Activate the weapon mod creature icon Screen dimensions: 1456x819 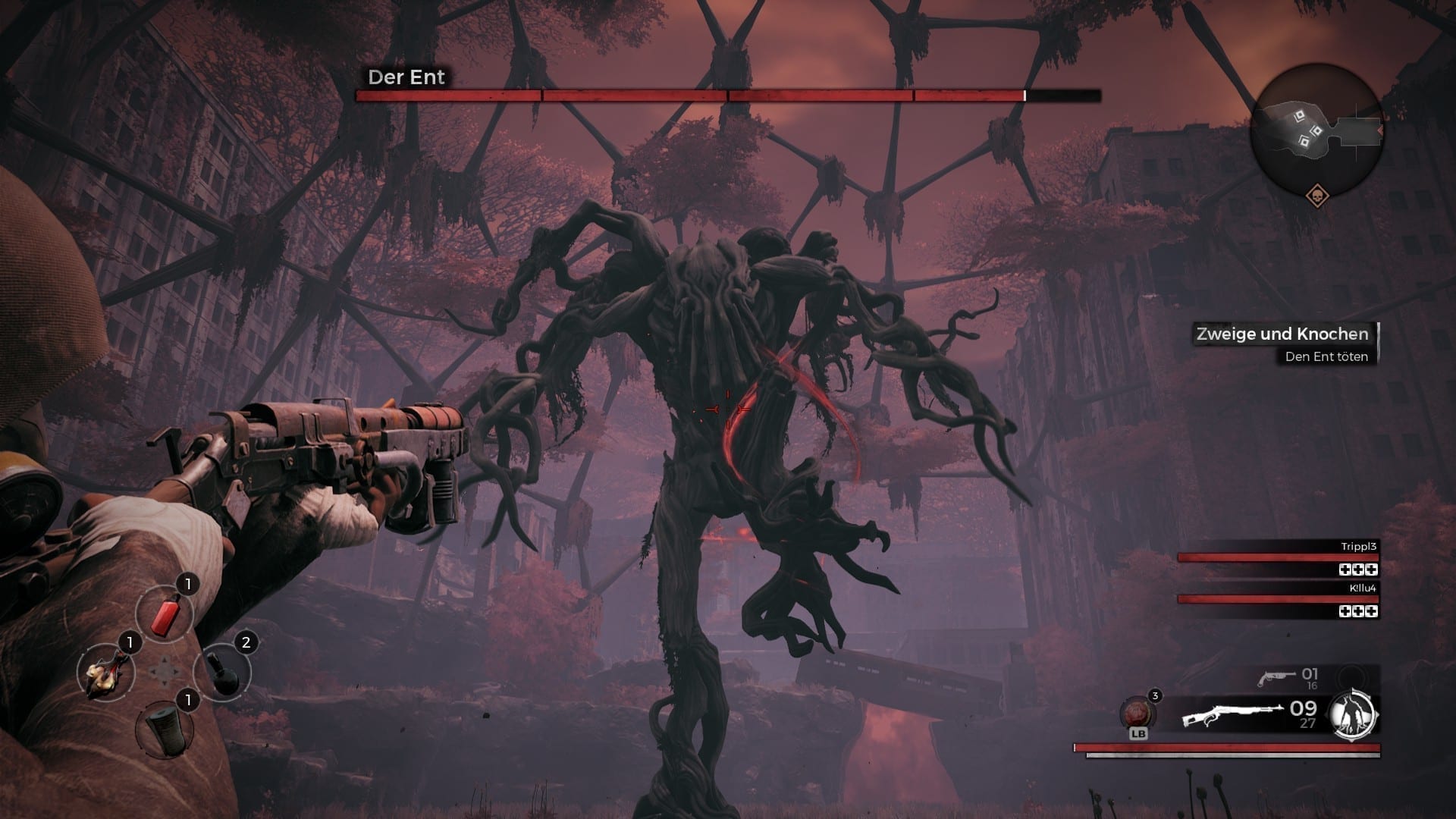1354,714
